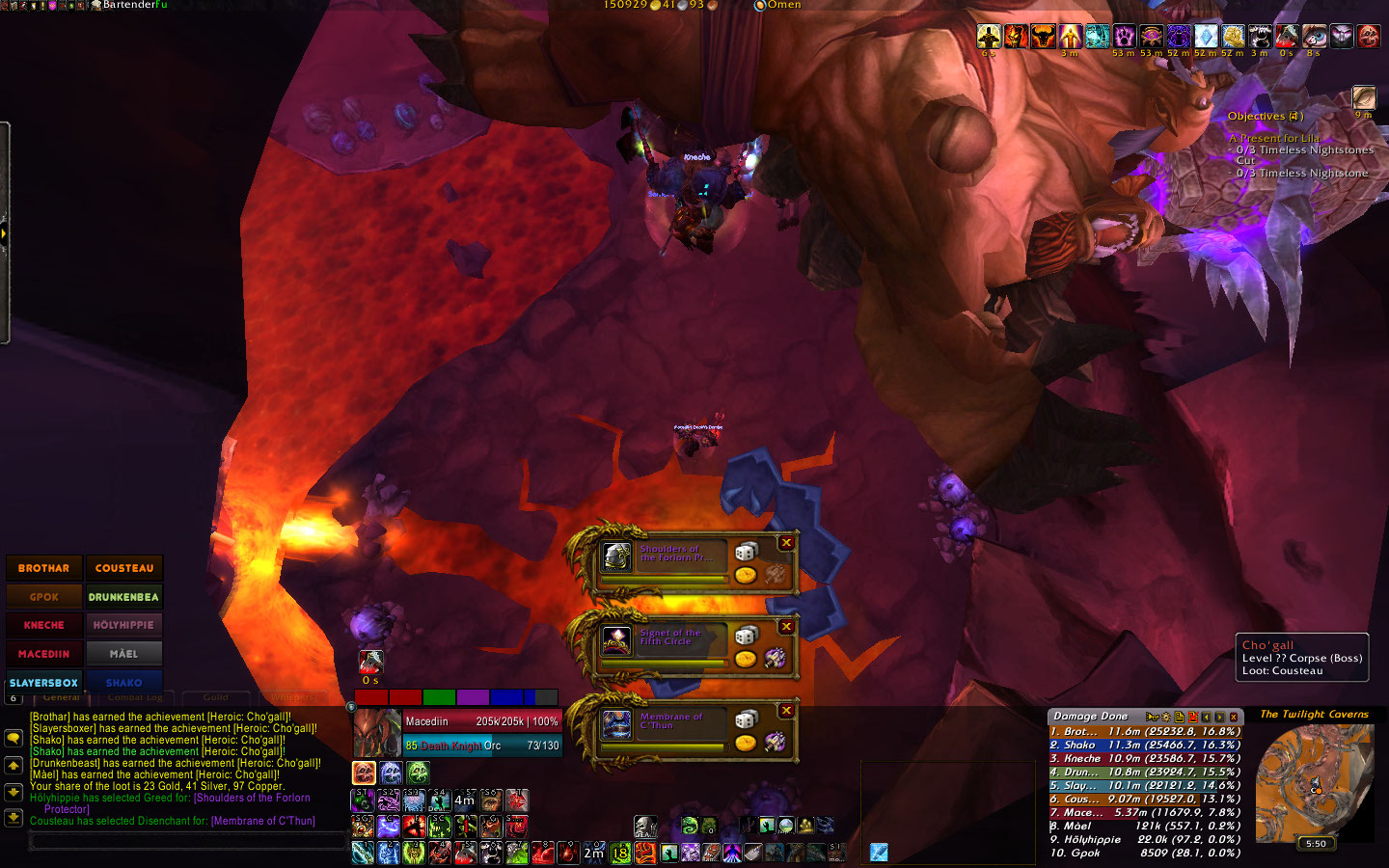
Task: Close the Membrane of C'Thun roll frame
Action: point(786,710)
